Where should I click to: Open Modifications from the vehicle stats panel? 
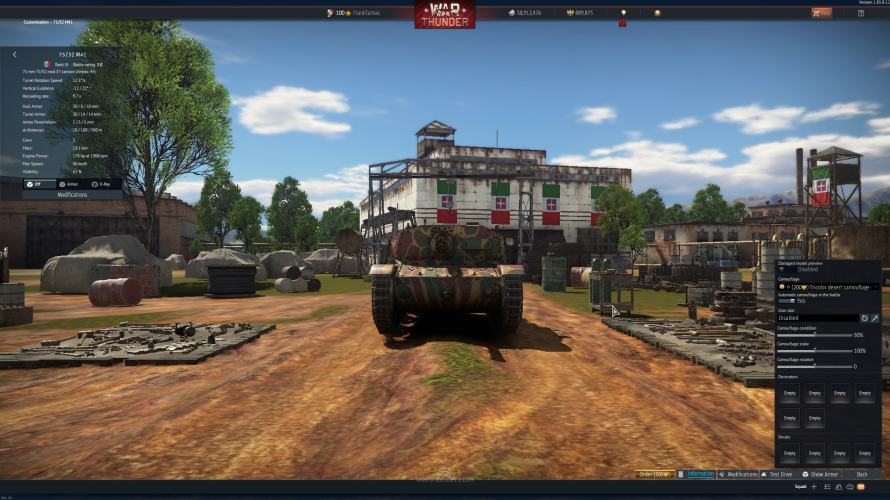(x=72, y=195)
